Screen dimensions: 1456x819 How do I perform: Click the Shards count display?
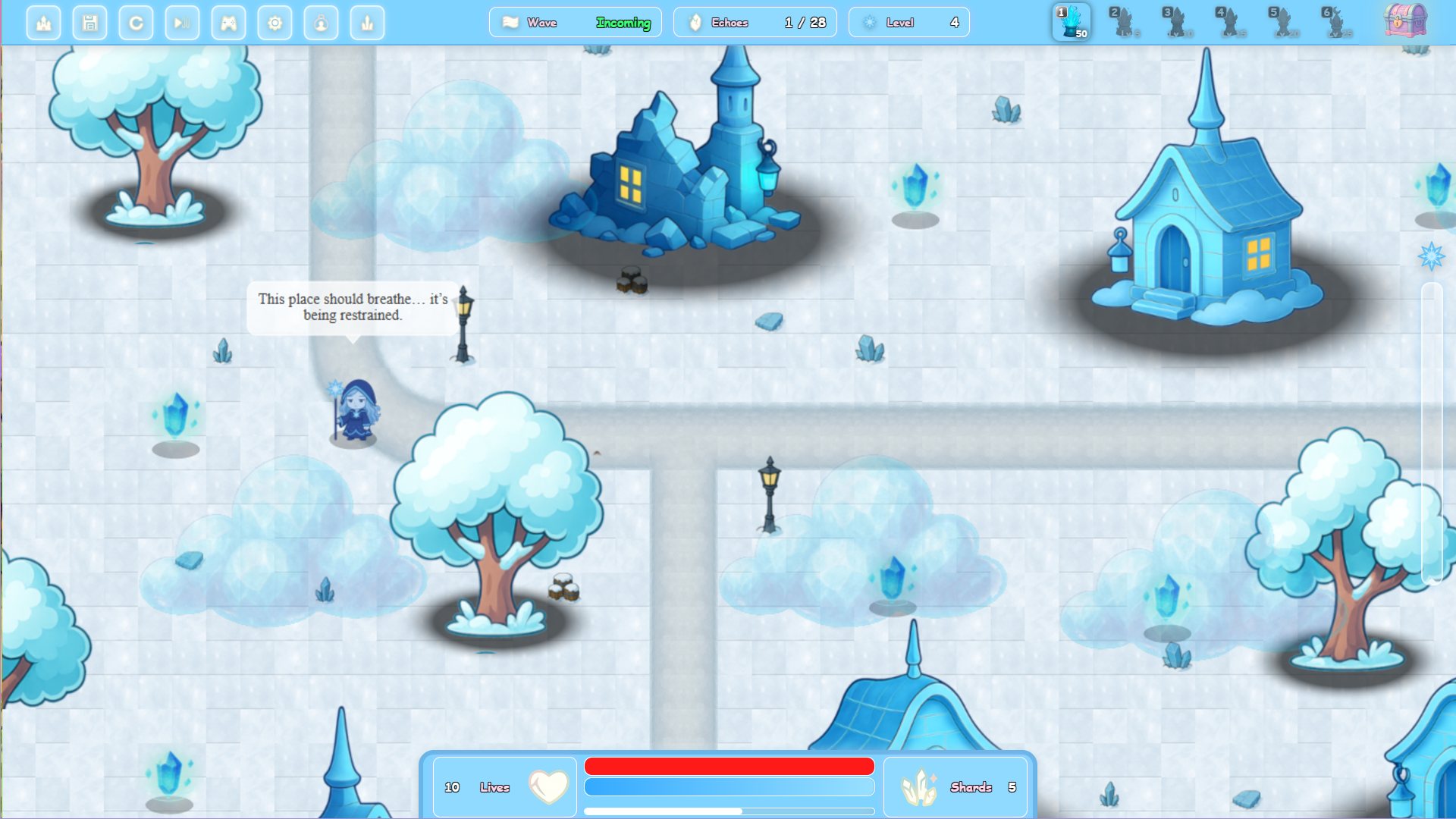pos(955,787)
